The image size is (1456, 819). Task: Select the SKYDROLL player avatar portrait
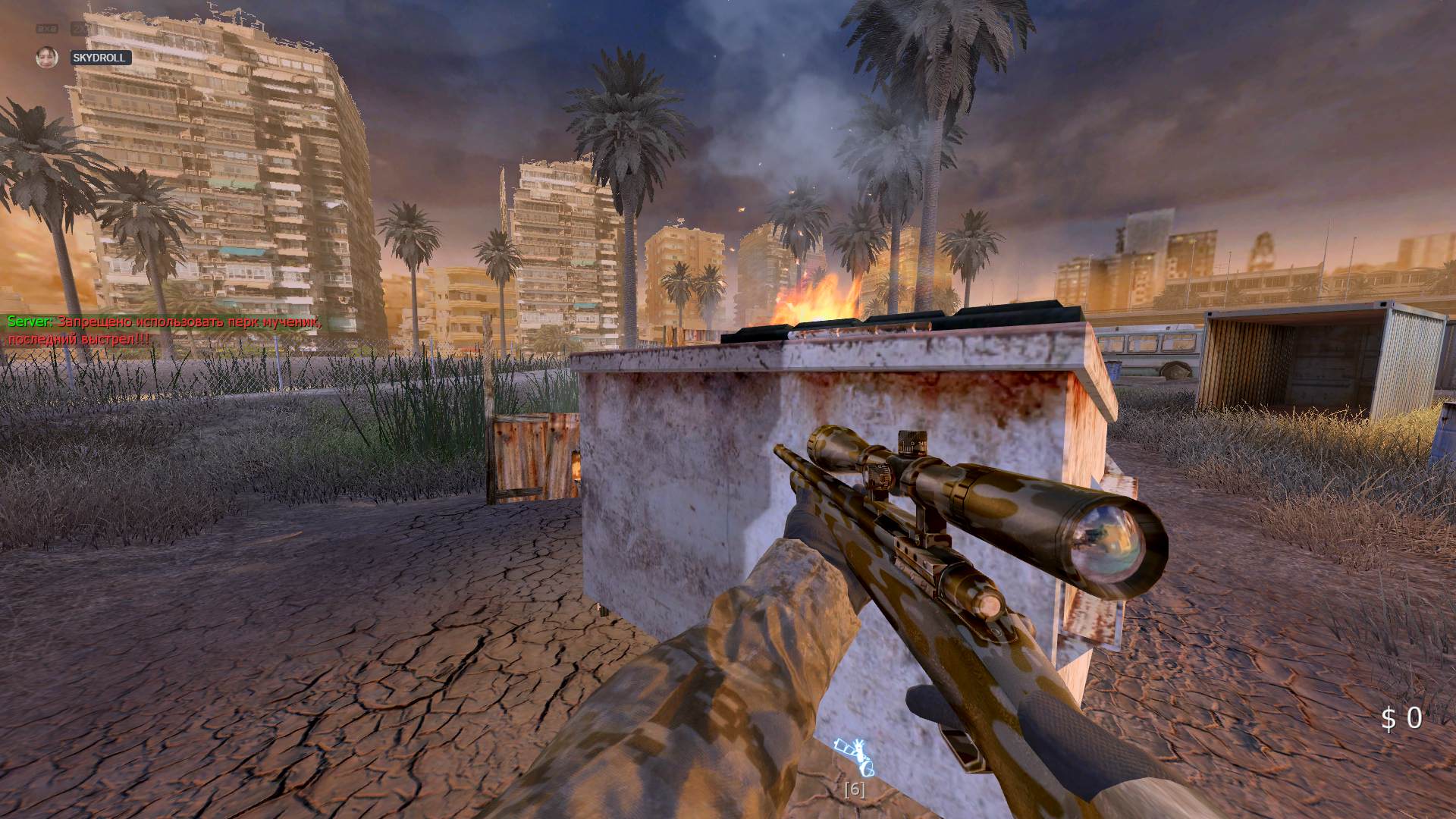[47, 57]
